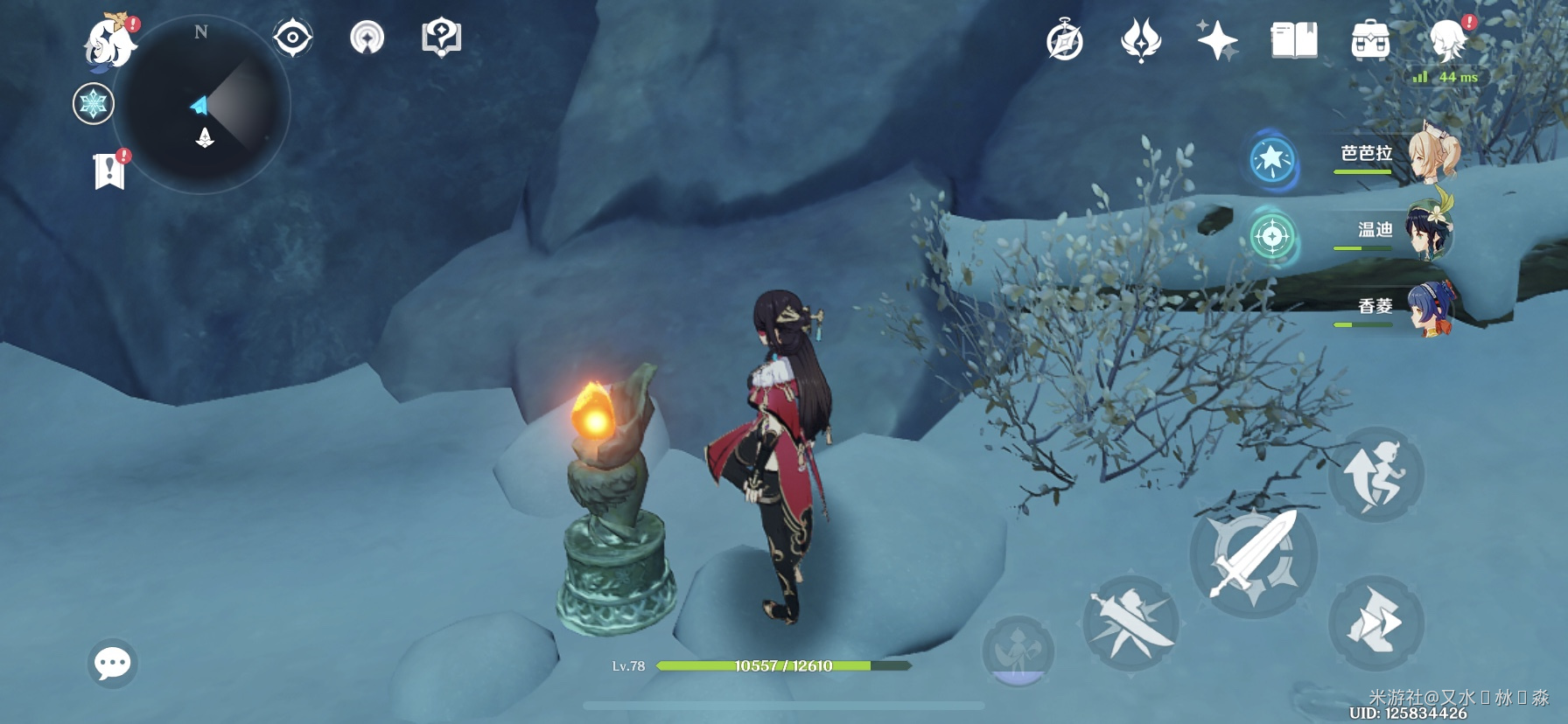Open the compass events icon
1568x724 pixels.
tap(1065, 41)
